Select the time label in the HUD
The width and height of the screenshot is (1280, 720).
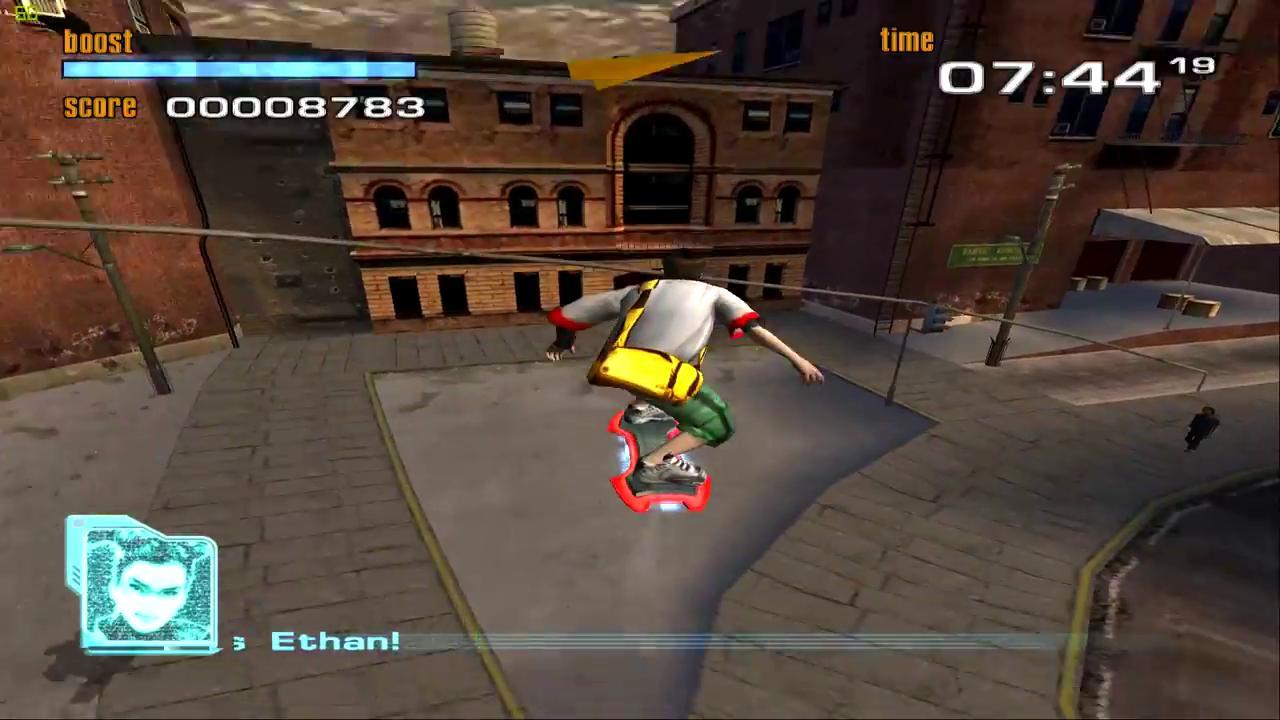point(906,39)
